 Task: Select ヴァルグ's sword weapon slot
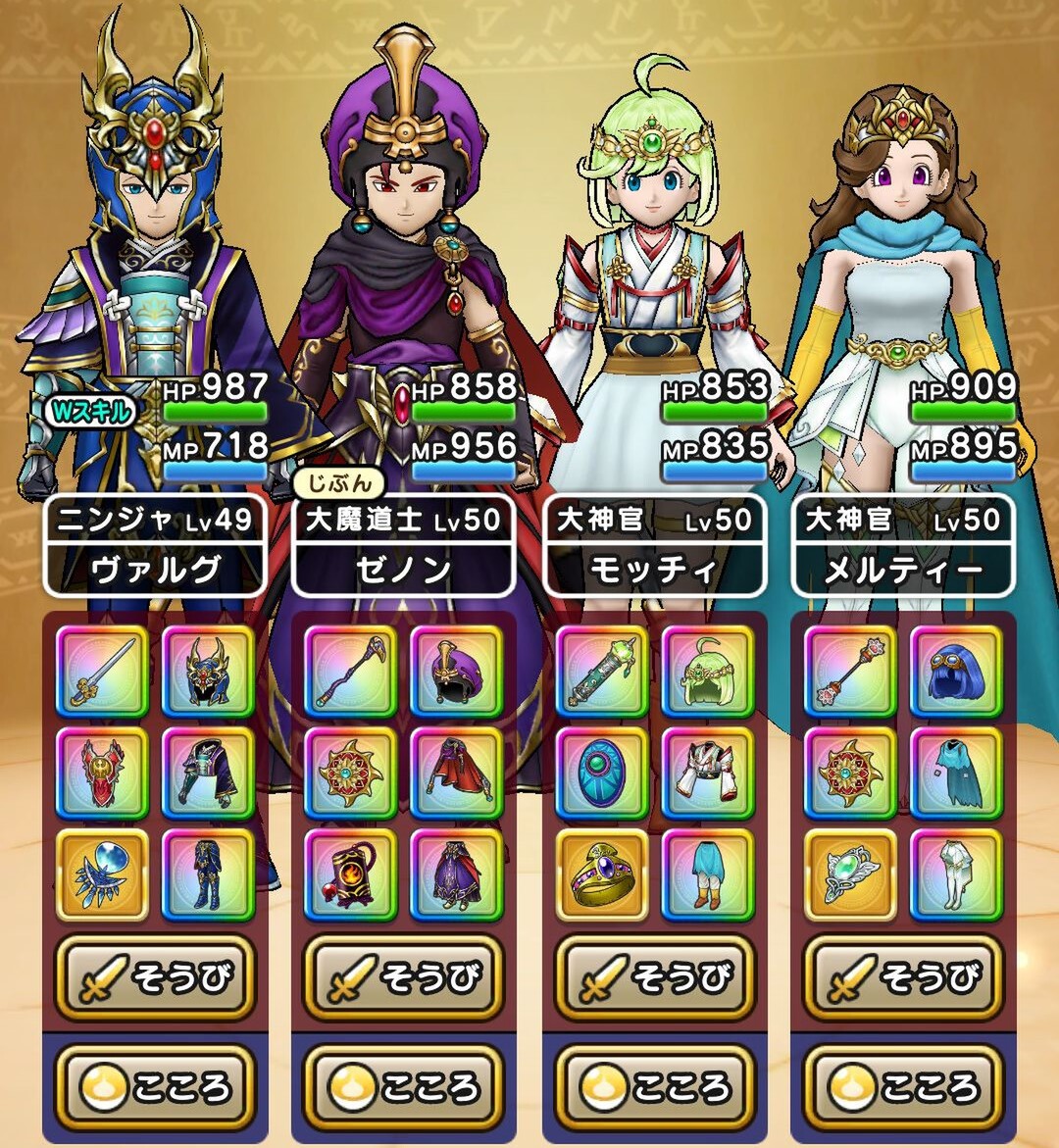coord(102,672)
